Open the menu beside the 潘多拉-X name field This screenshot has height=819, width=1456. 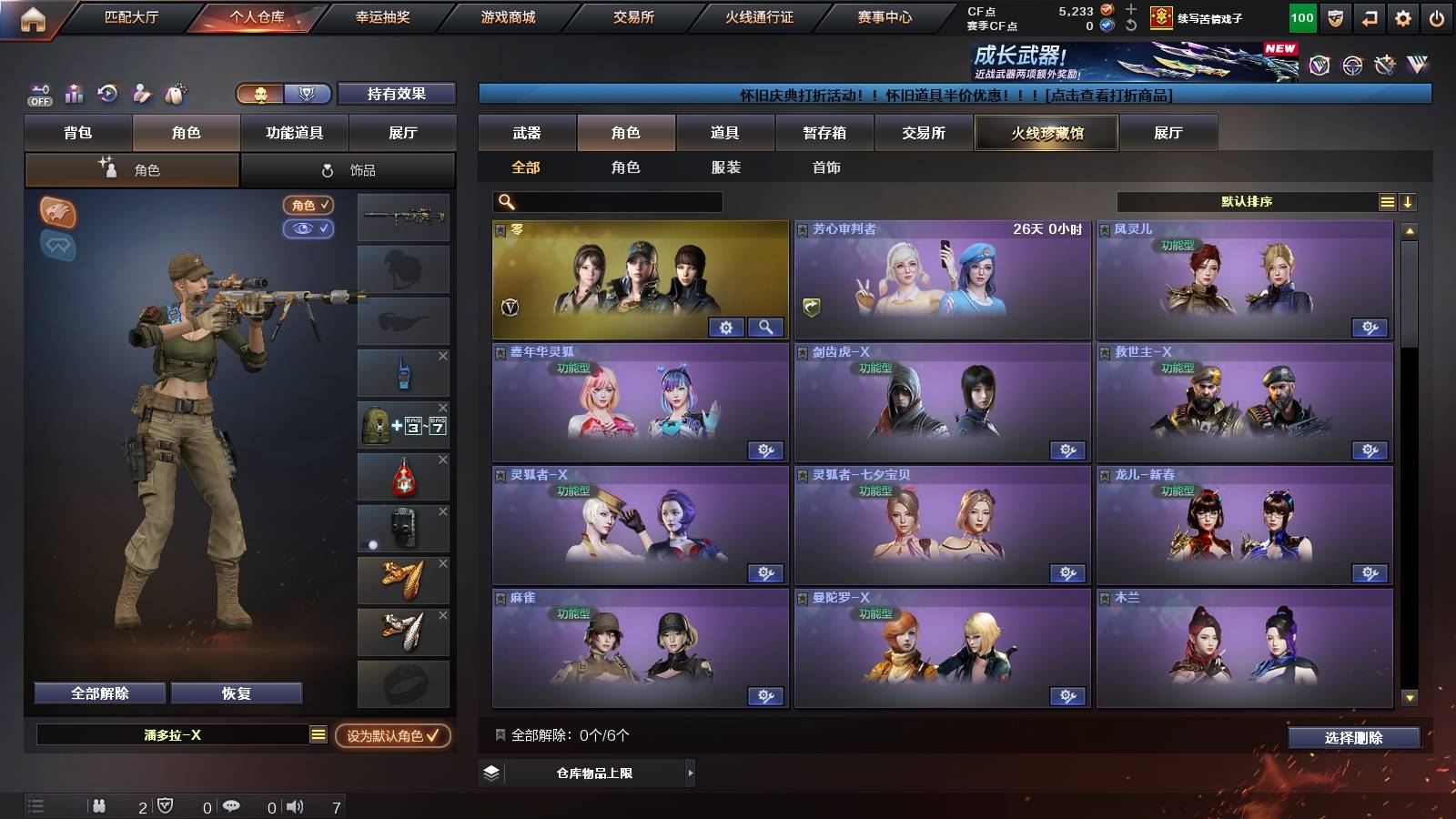point(318,734)
